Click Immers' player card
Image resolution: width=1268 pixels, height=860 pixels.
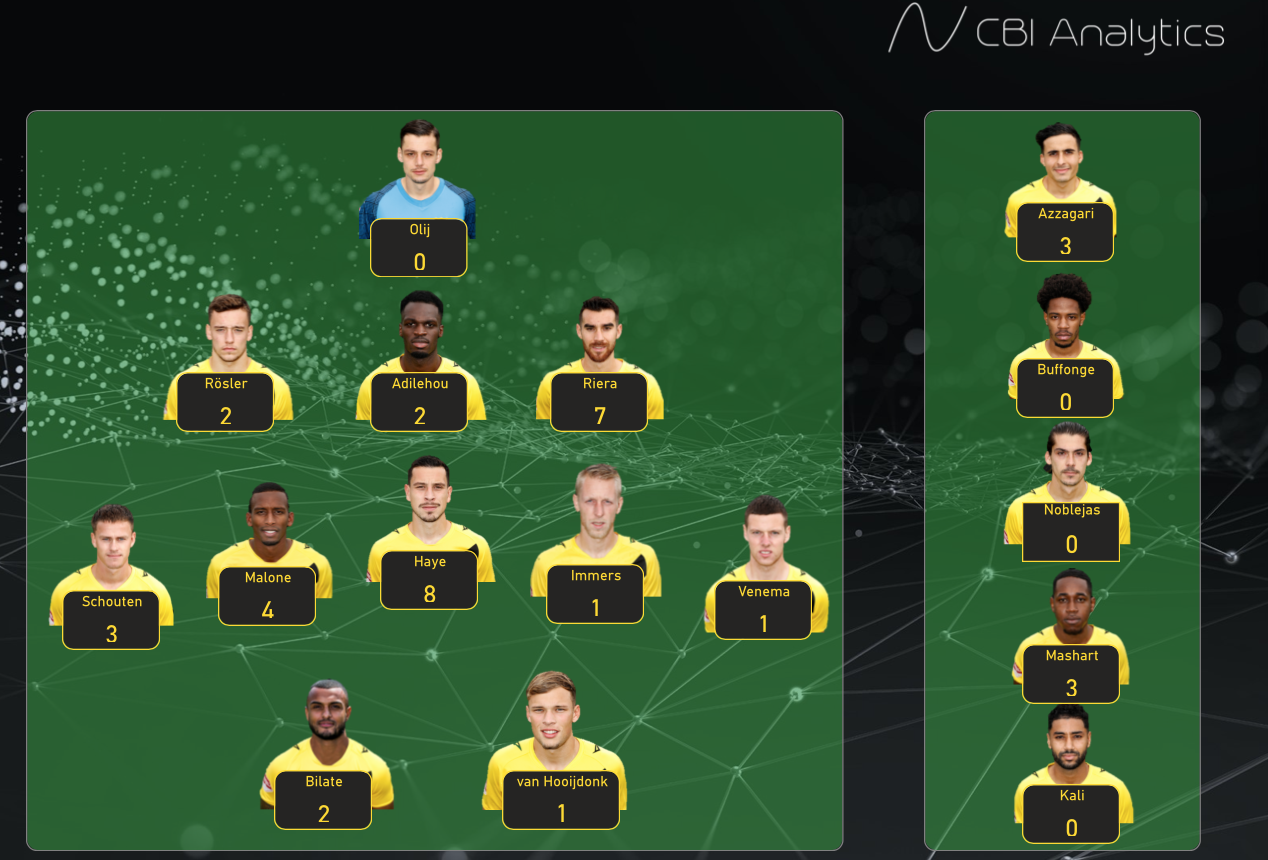coord(595,593)
